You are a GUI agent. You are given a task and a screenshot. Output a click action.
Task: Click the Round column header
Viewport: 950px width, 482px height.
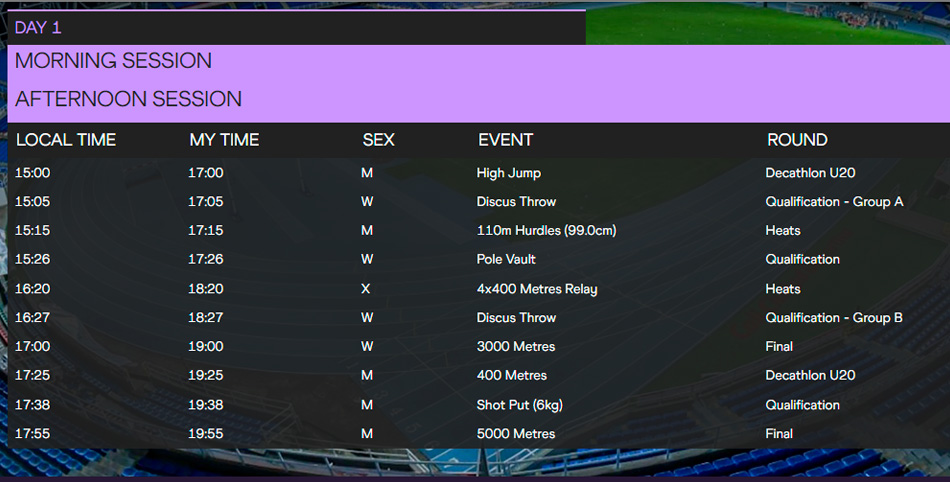tap(797, 140)
